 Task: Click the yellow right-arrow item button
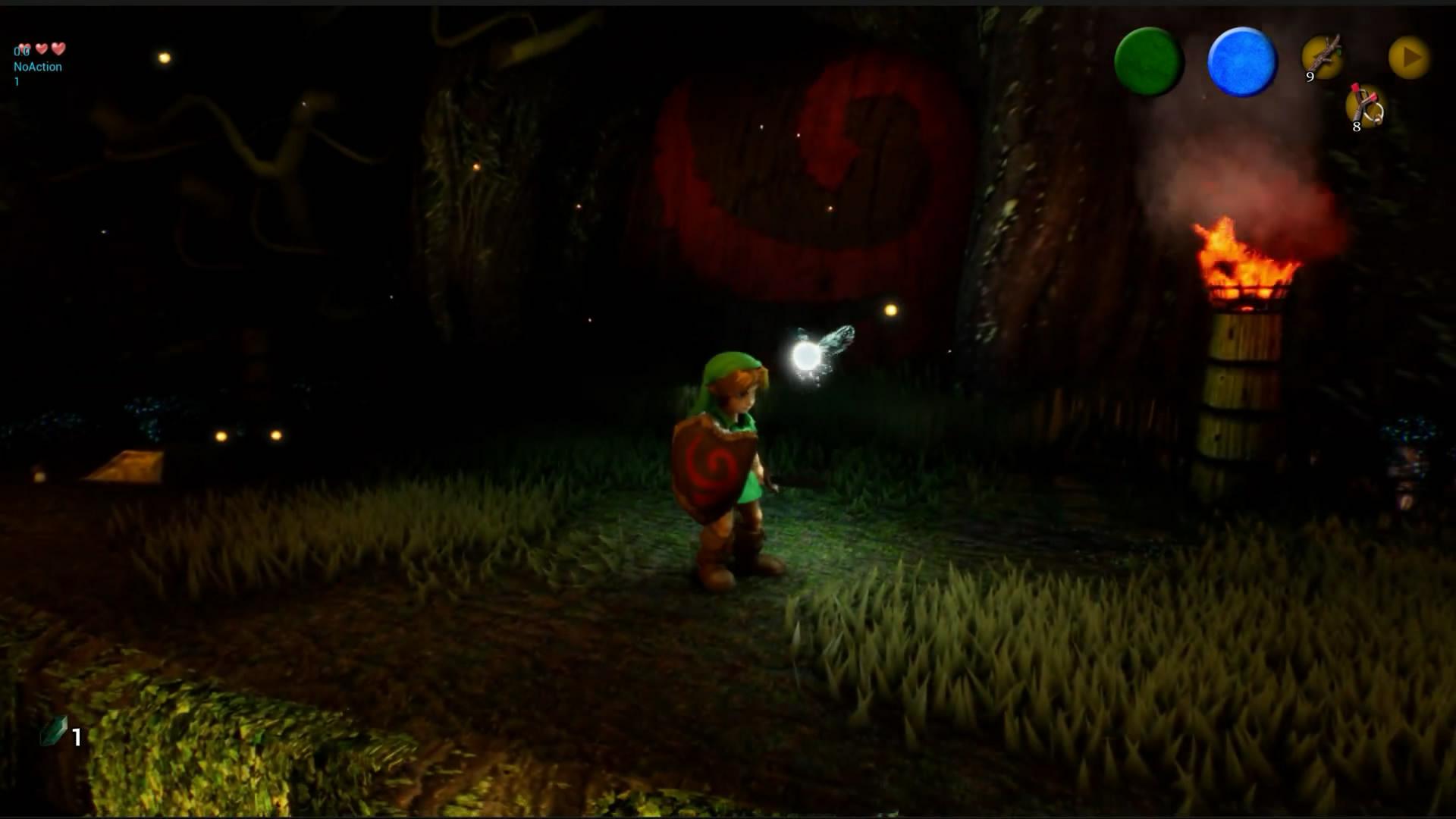1410,57
